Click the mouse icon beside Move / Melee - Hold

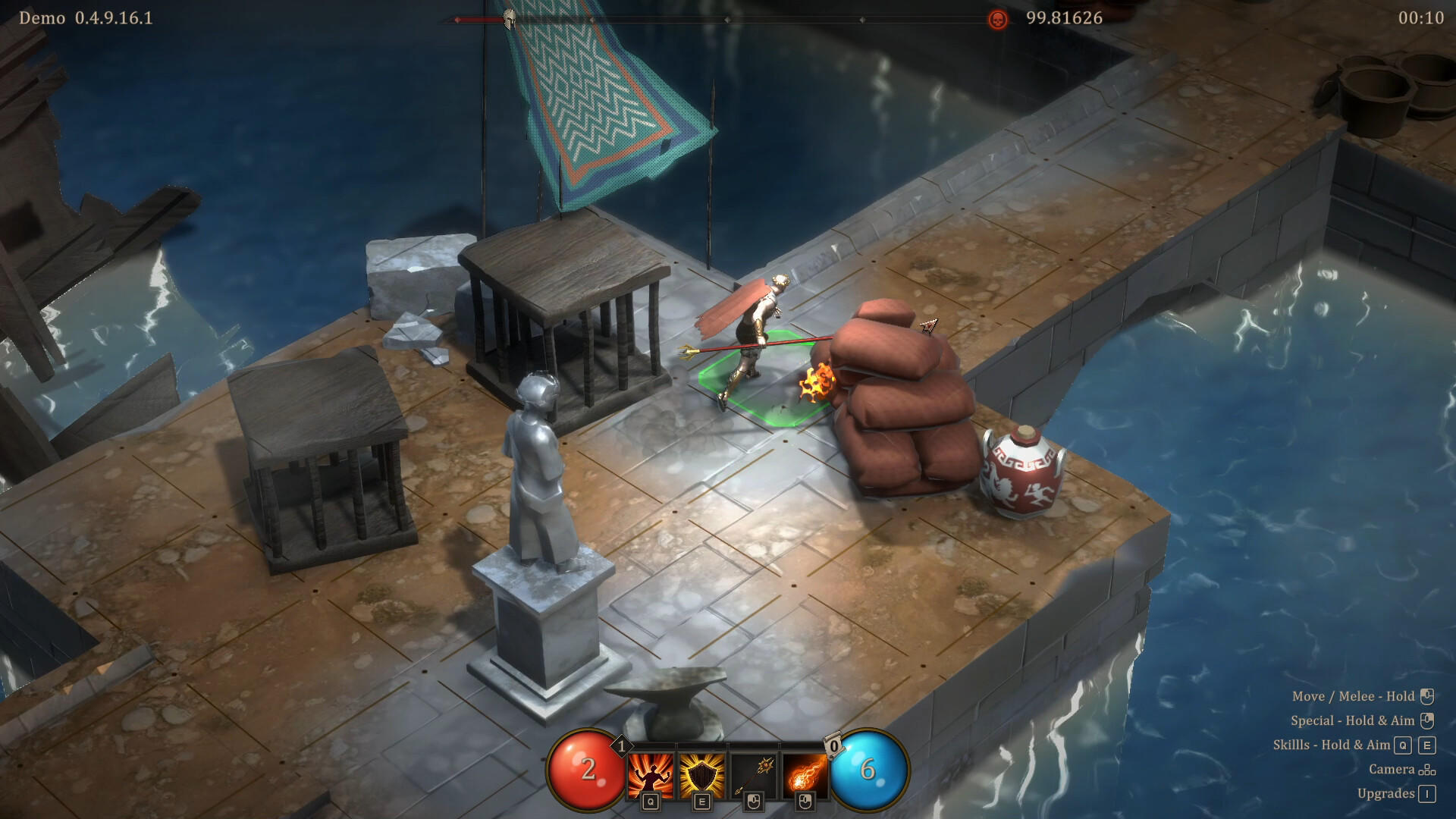(1427, 697)
